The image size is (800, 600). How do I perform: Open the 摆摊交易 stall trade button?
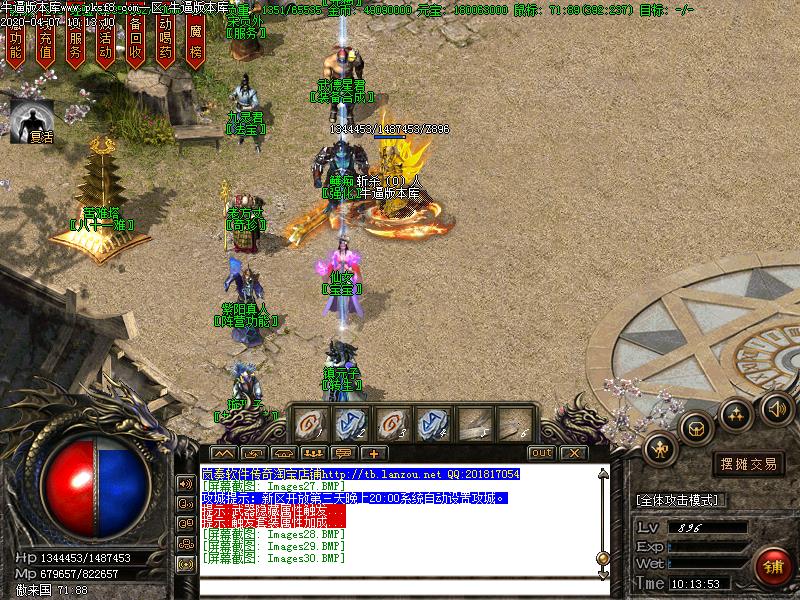(748, 464)
